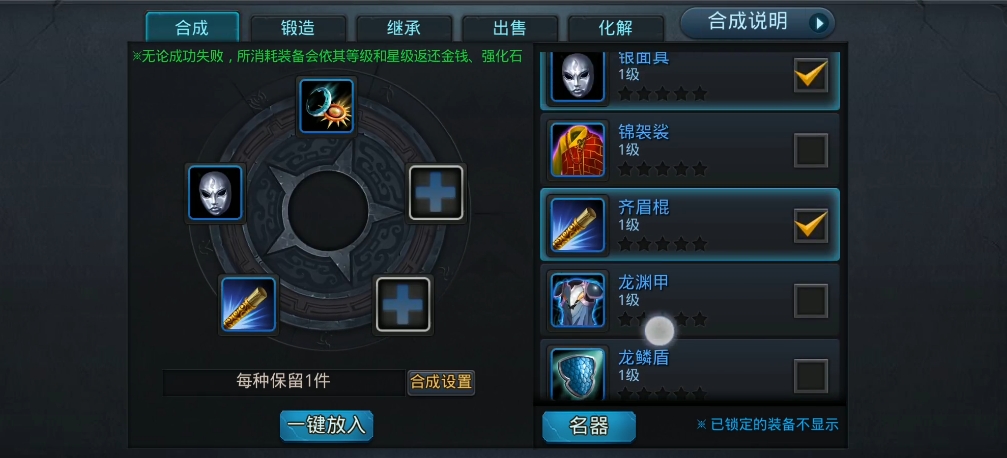Tap the 名器 button
Screen dimensions: 1007x458
pyautogui.click(x=588, y=426)
